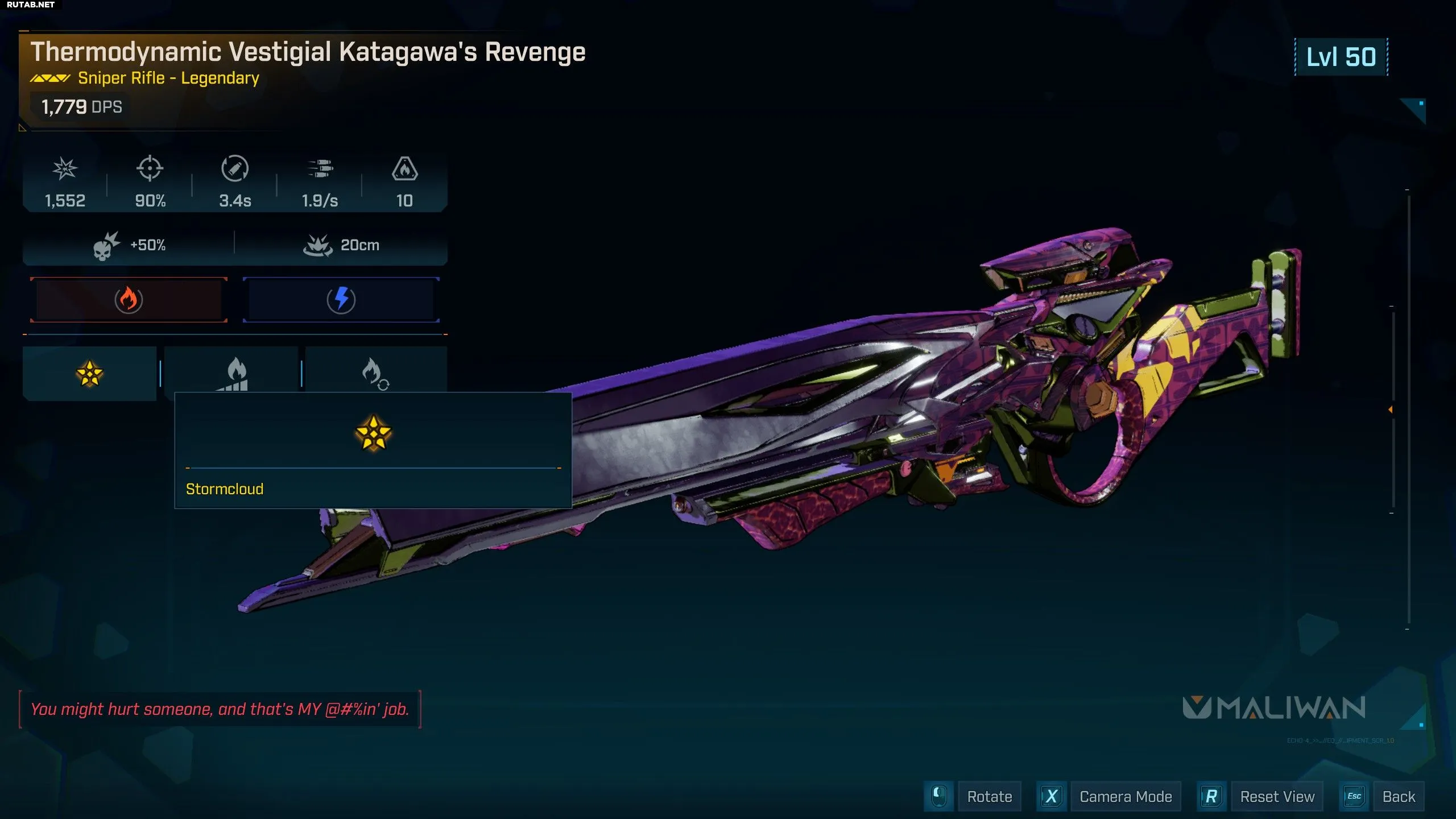This screenshot has height=819, width=1456.
Task: Click the splash radius icon
Action: click(x=317, y=246)
